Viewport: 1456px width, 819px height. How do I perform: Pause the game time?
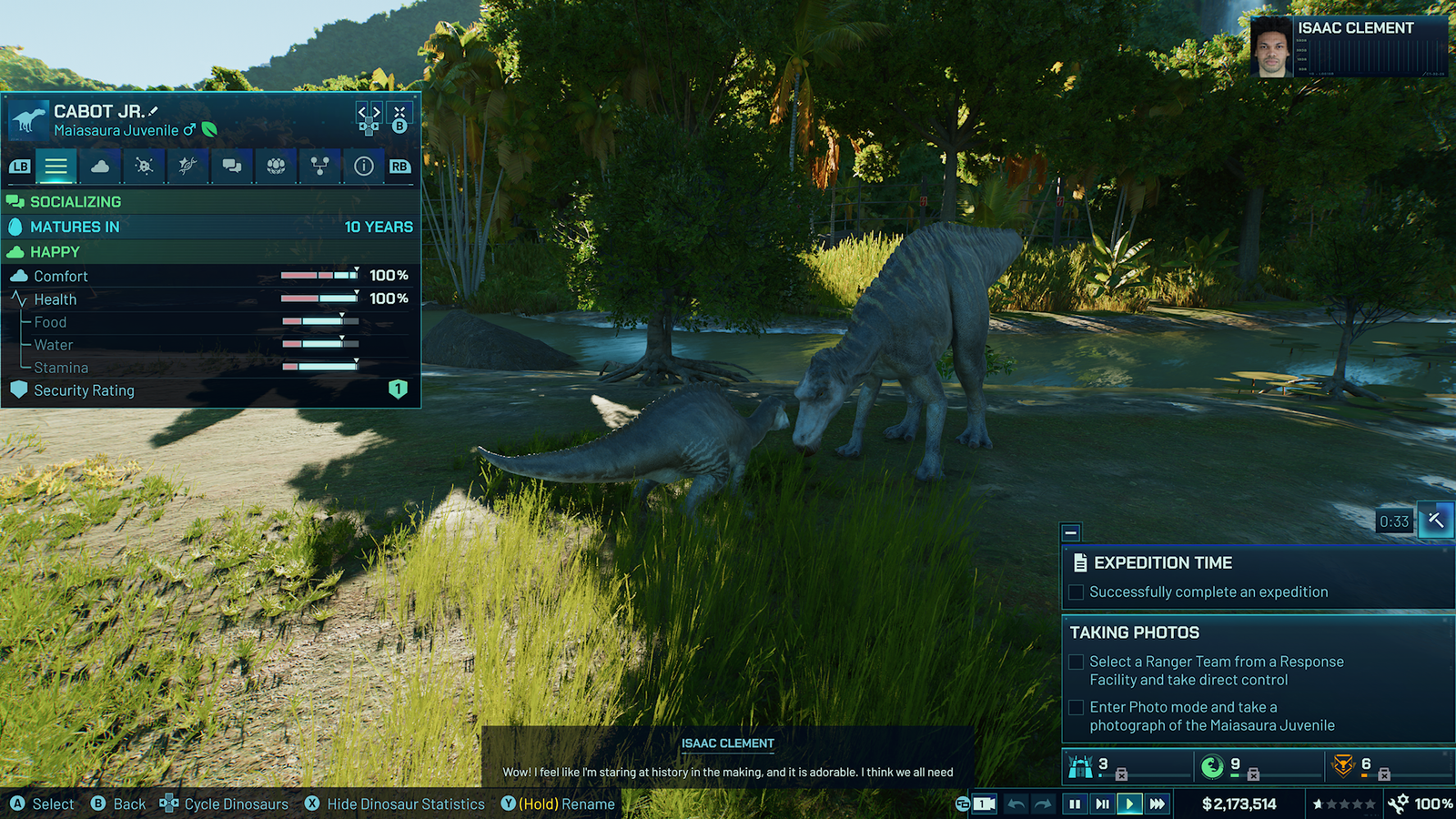pos(1075,804)
